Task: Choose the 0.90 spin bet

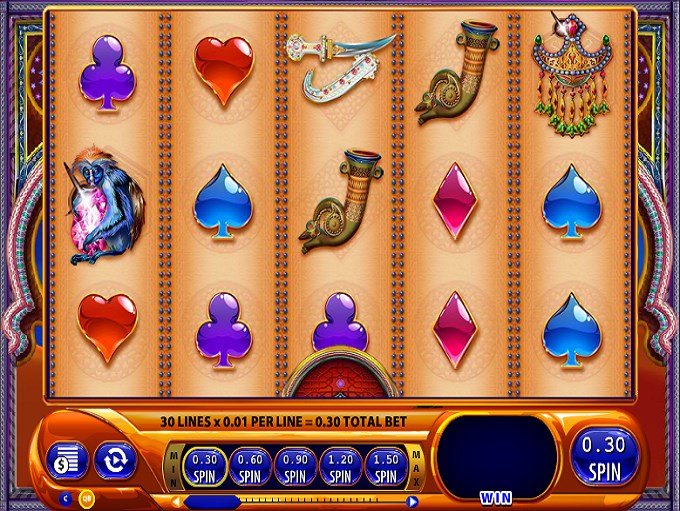Action: click(294, 465)
